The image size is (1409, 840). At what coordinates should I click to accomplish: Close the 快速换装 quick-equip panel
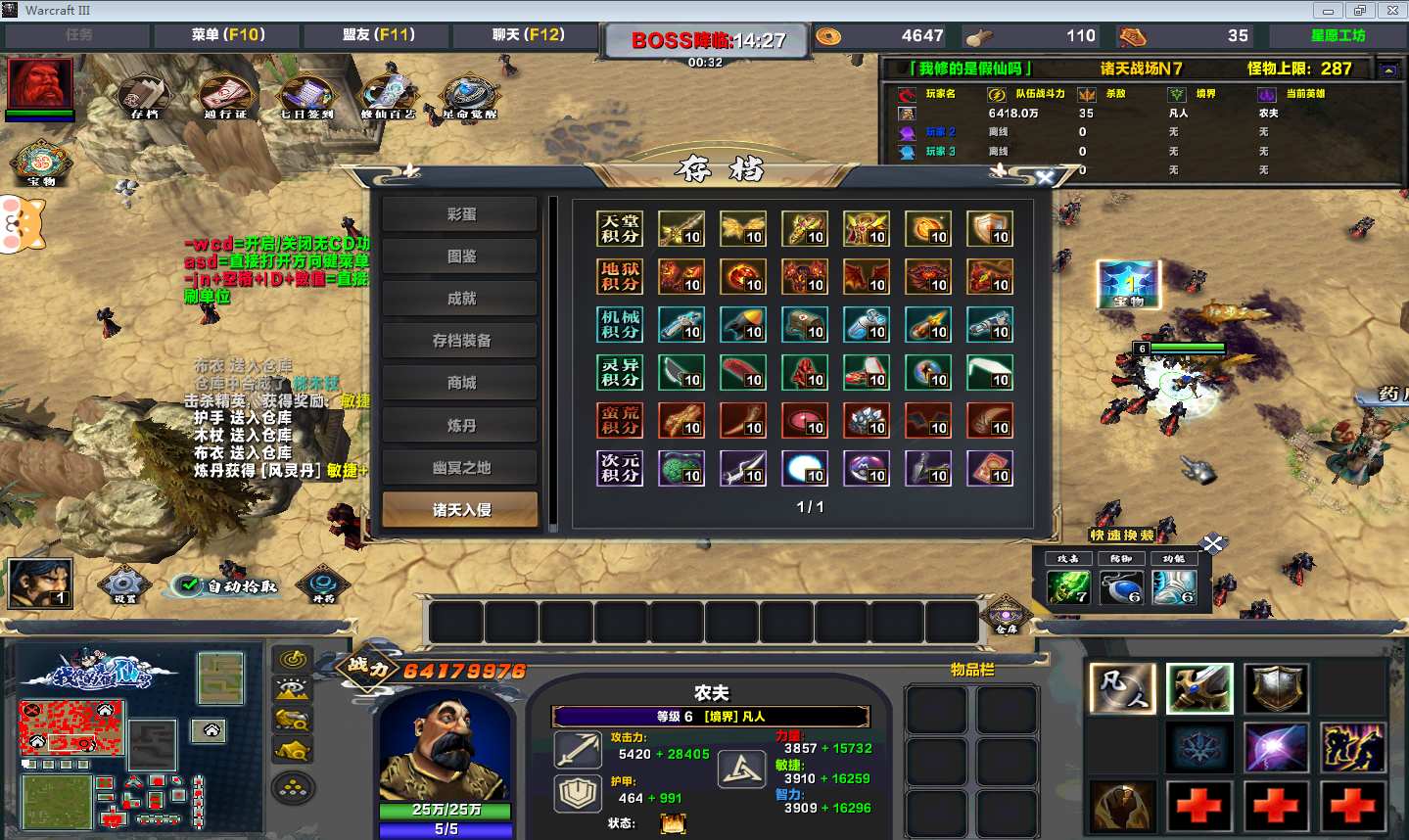(1212, 543)
